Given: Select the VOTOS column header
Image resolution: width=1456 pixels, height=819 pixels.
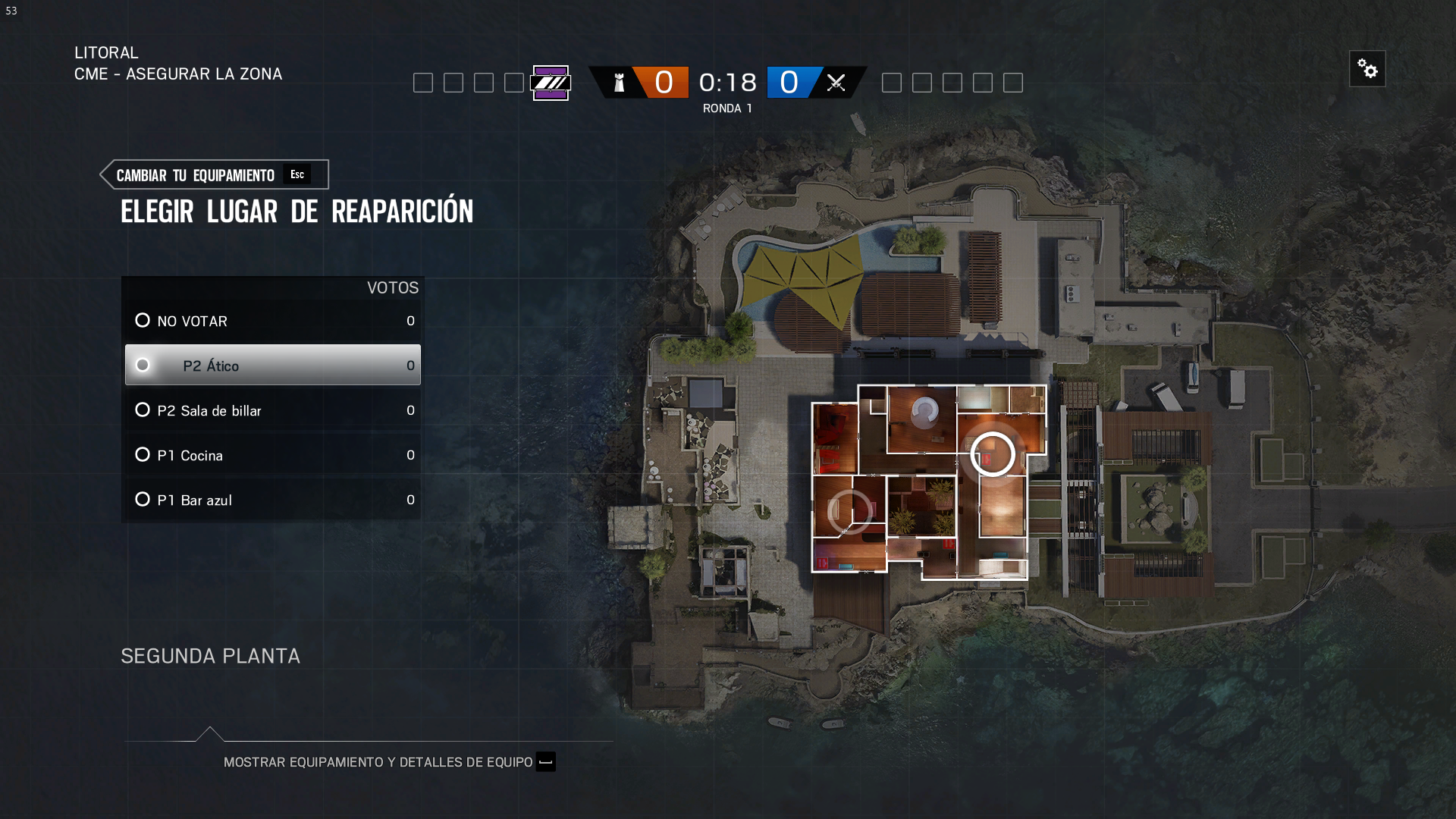Looking at the screenshot, I should click(392, 288).
